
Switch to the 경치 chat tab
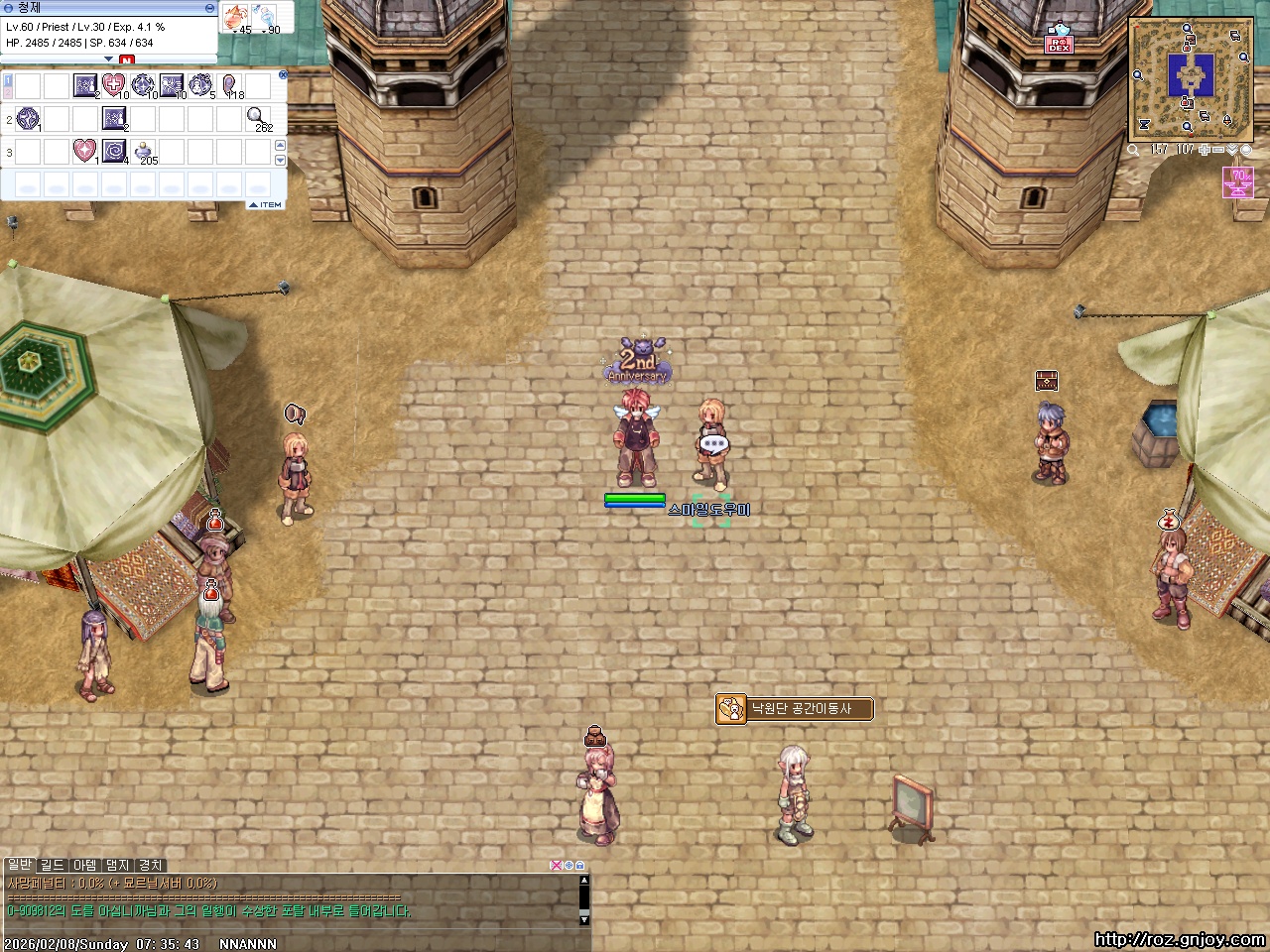coord(150,866)
